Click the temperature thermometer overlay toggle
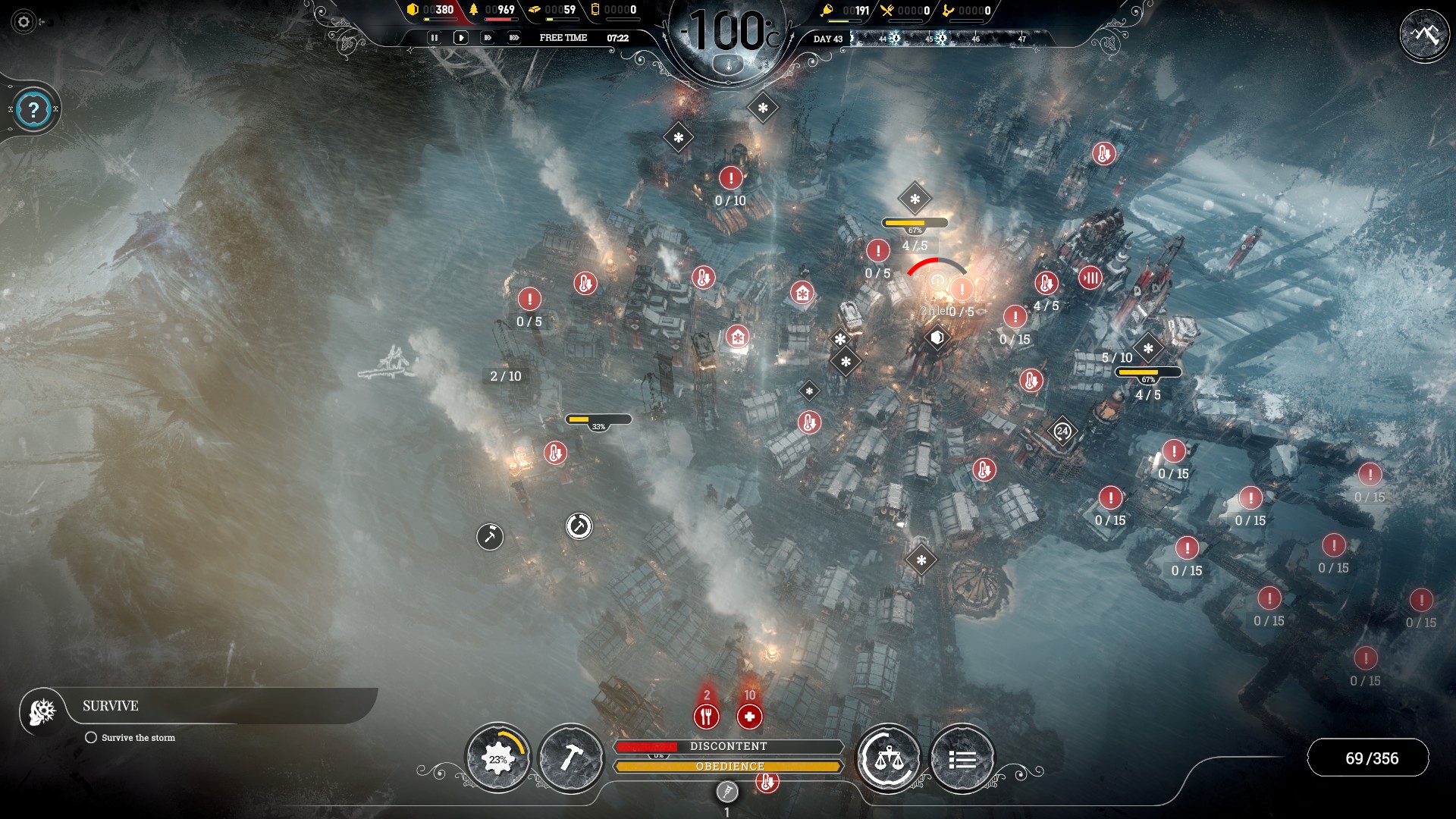 tap(729, 65)
